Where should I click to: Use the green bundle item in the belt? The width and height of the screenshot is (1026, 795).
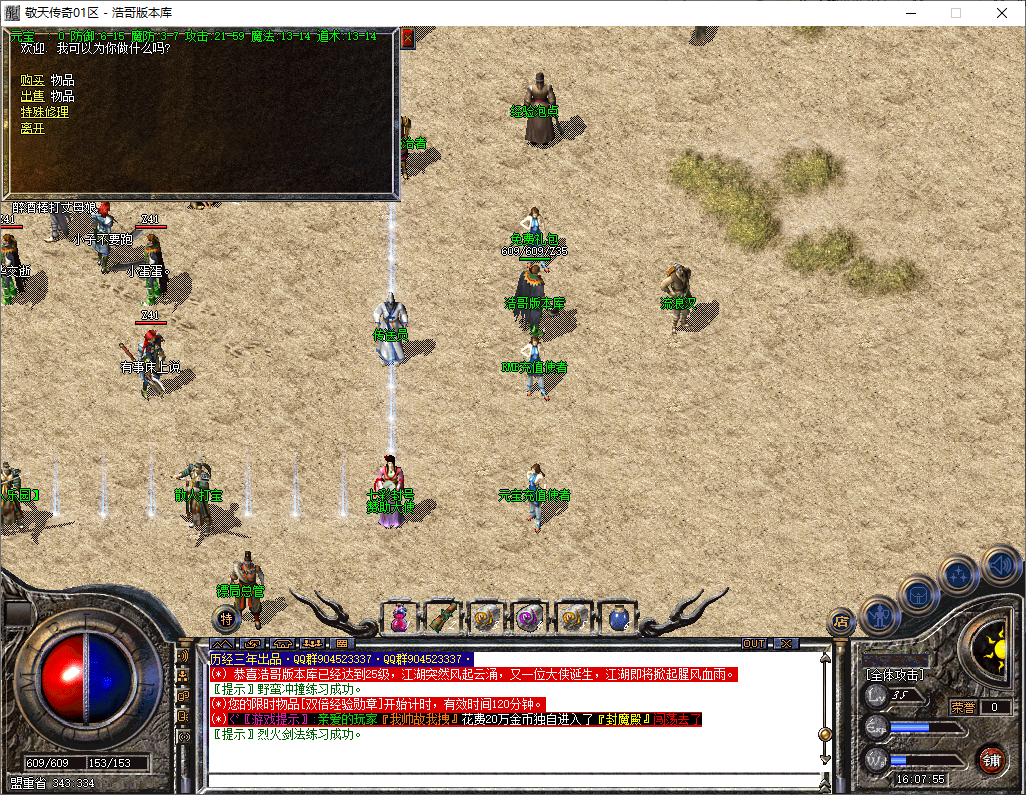pos(442,618)
